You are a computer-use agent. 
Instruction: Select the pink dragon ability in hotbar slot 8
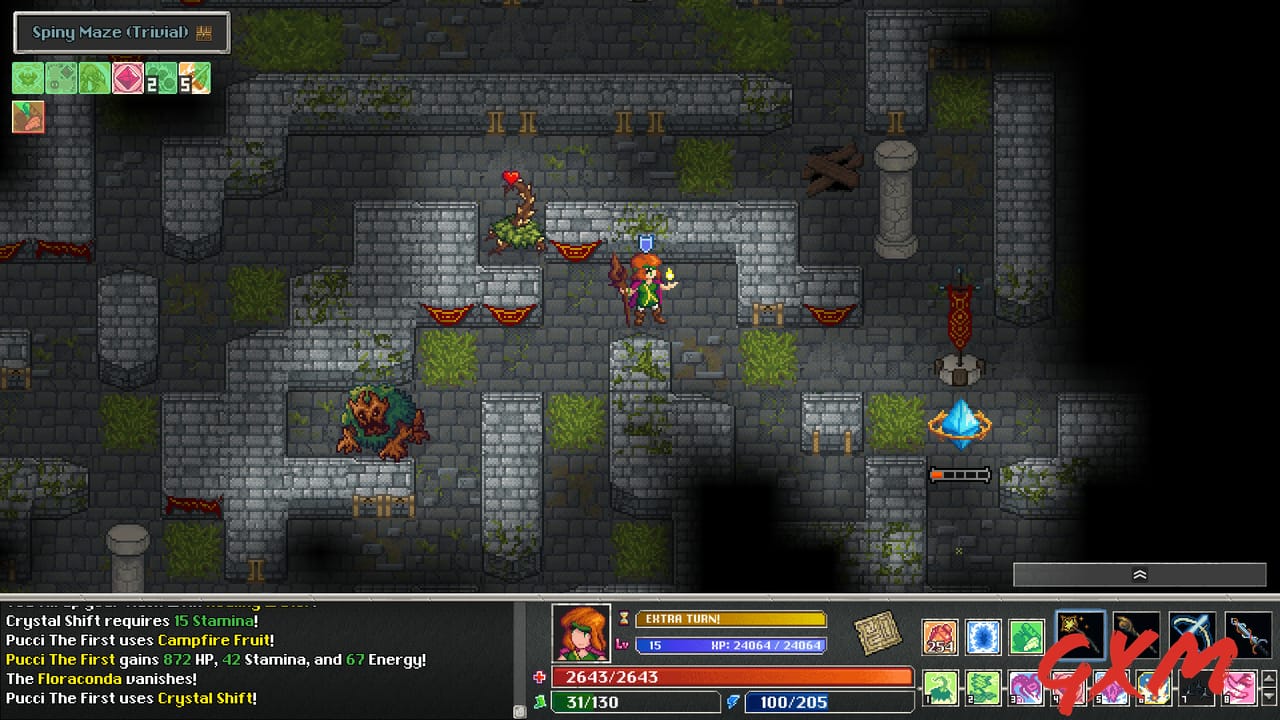pyautogui.click(x=1241, y=688)
